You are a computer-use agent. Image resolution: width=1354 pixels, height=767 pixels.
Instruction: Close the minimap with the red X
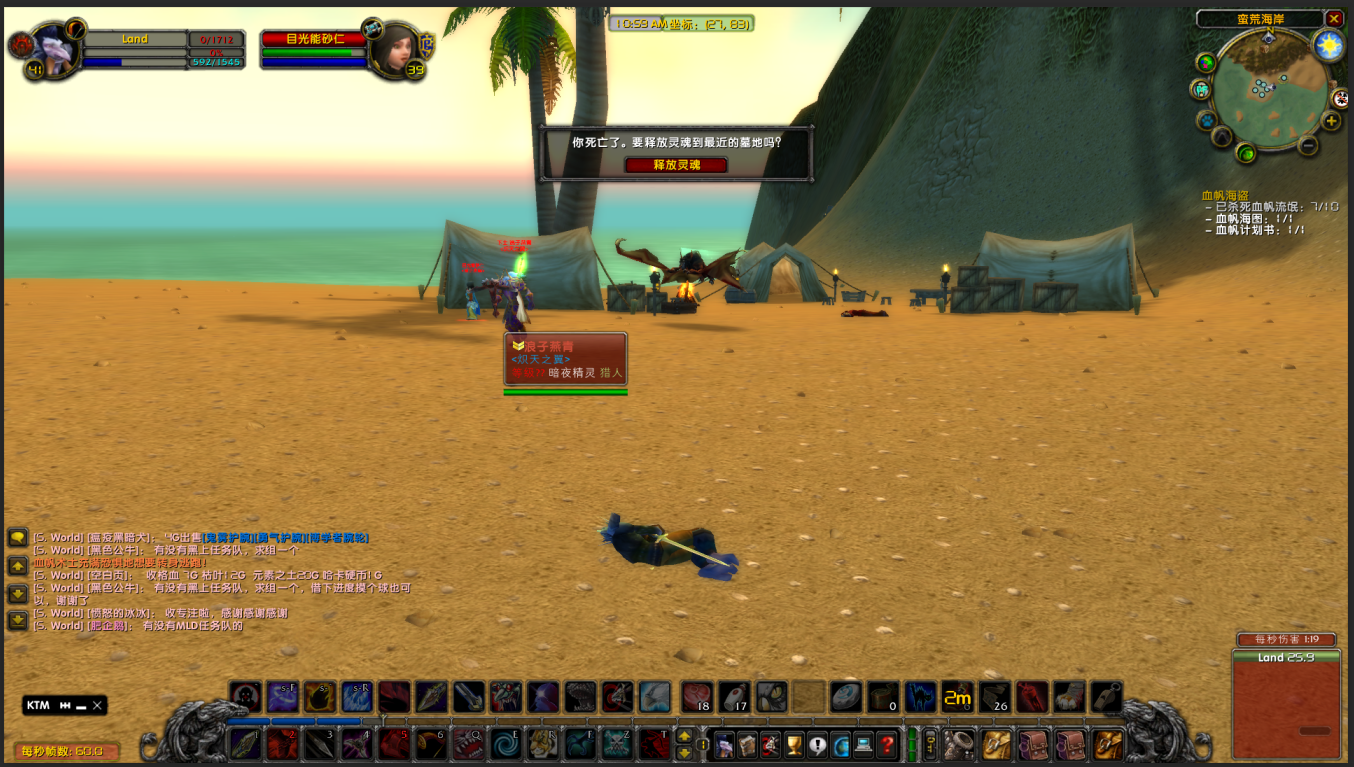1334,19
